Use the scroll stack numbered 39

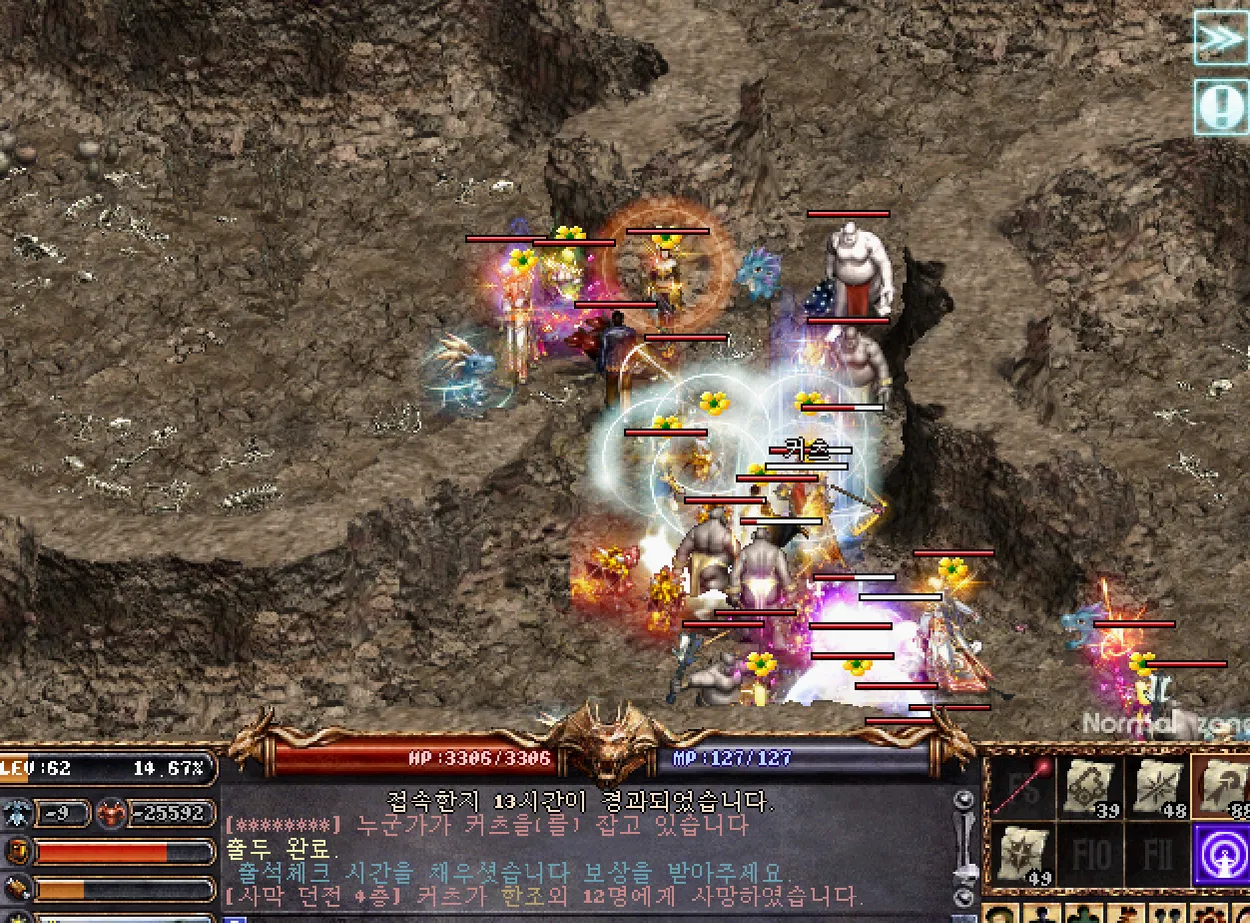(x=1088, y=787)
